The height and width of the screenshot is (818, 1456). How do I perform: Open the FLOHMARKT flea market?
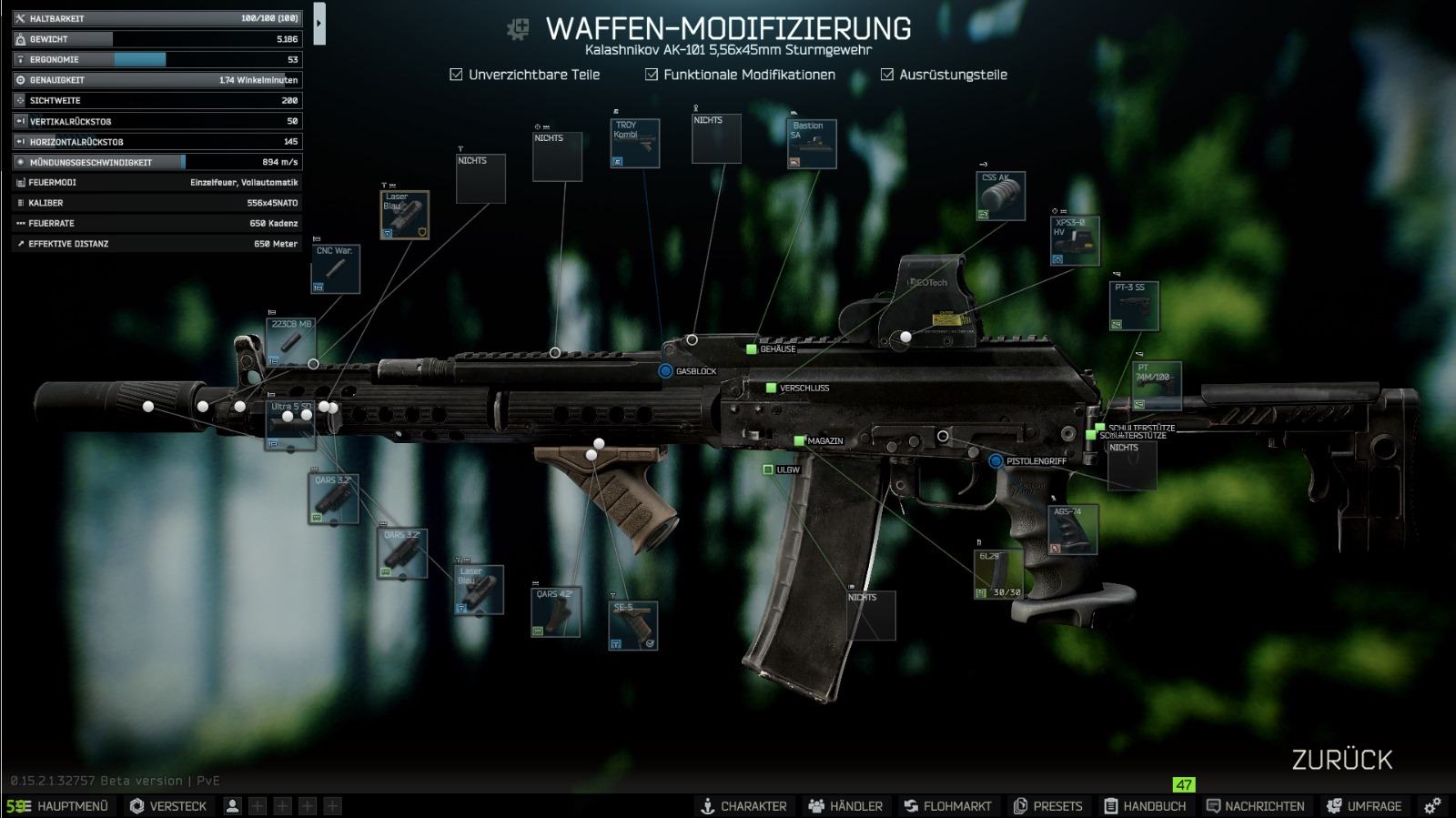pyautogui.click(x=947, y=806)
